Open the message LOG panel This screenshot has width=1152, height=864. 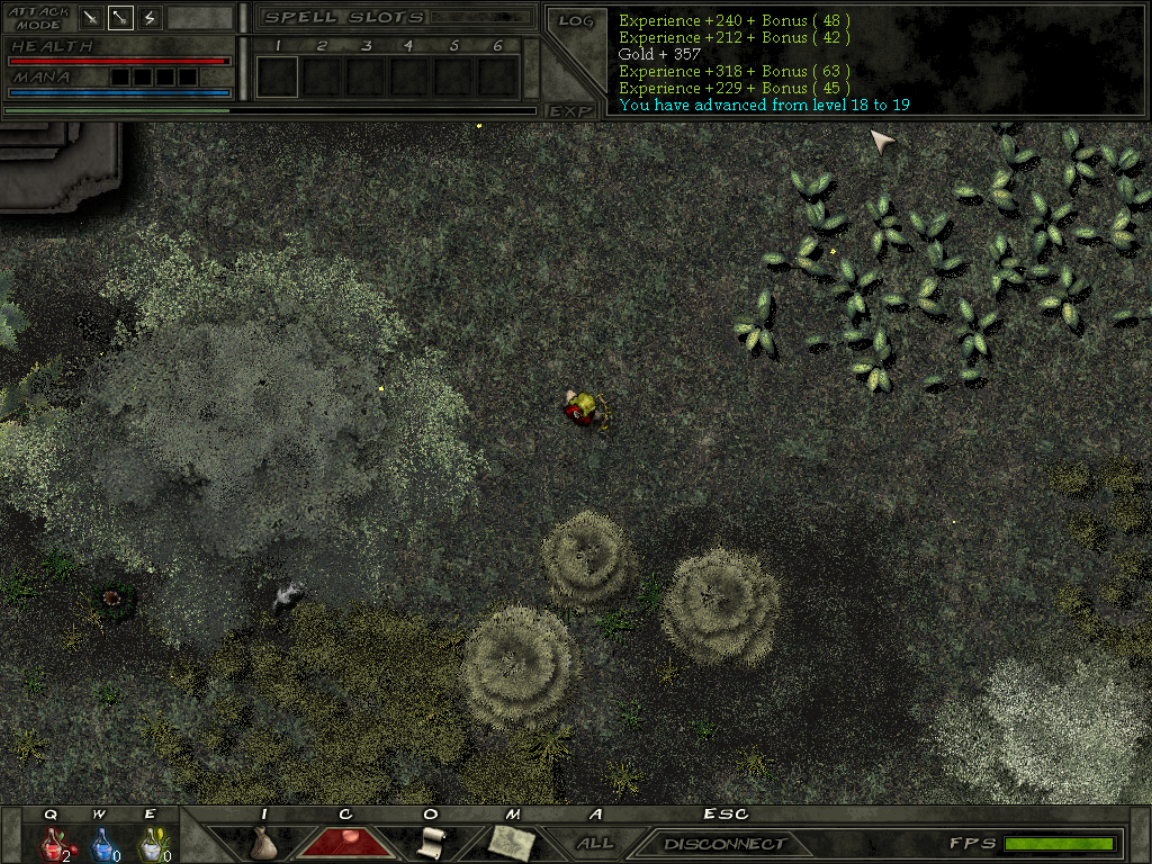click(x=576, y=21)
